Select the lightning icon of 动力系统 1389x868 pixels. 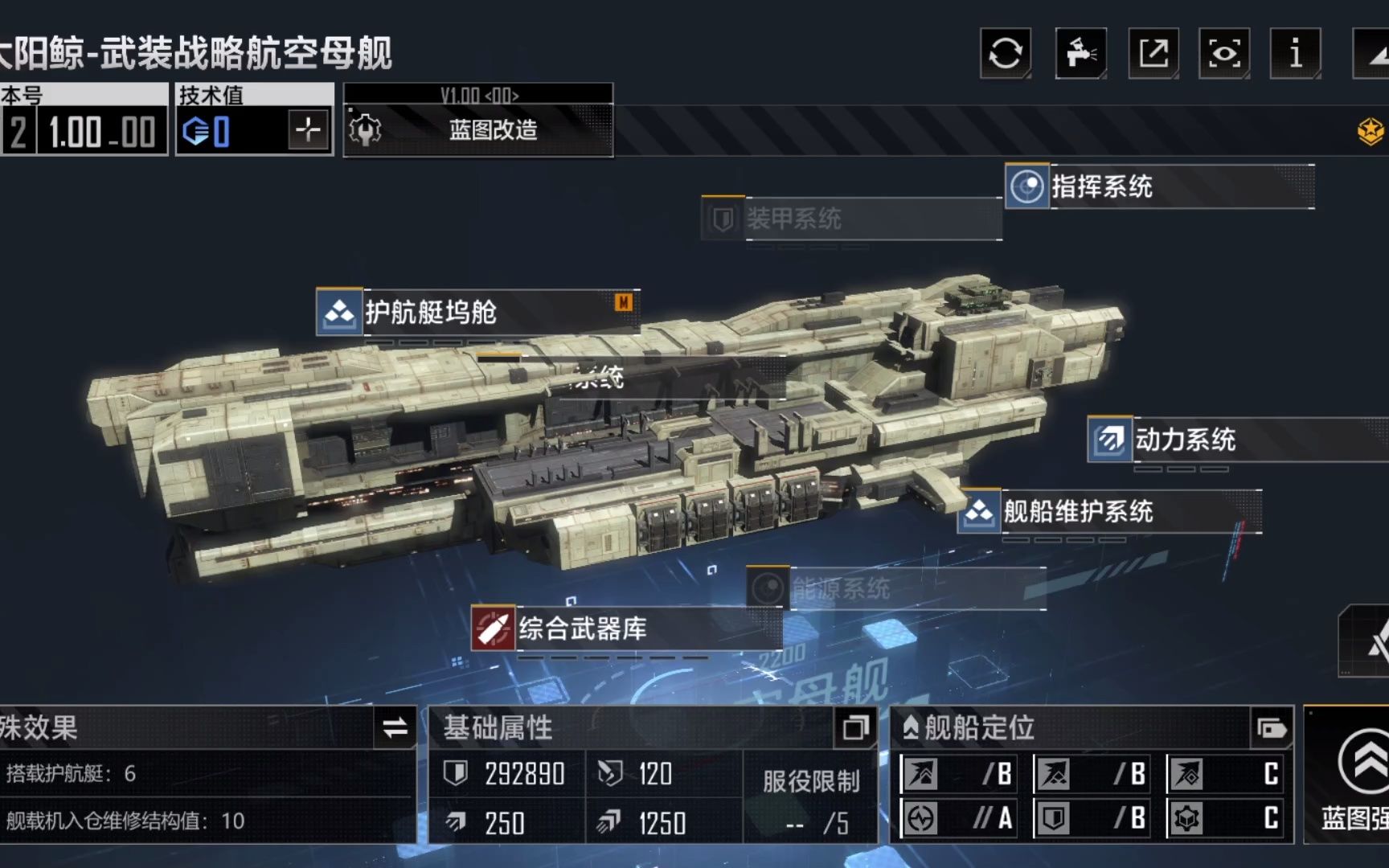[1108, 440]
